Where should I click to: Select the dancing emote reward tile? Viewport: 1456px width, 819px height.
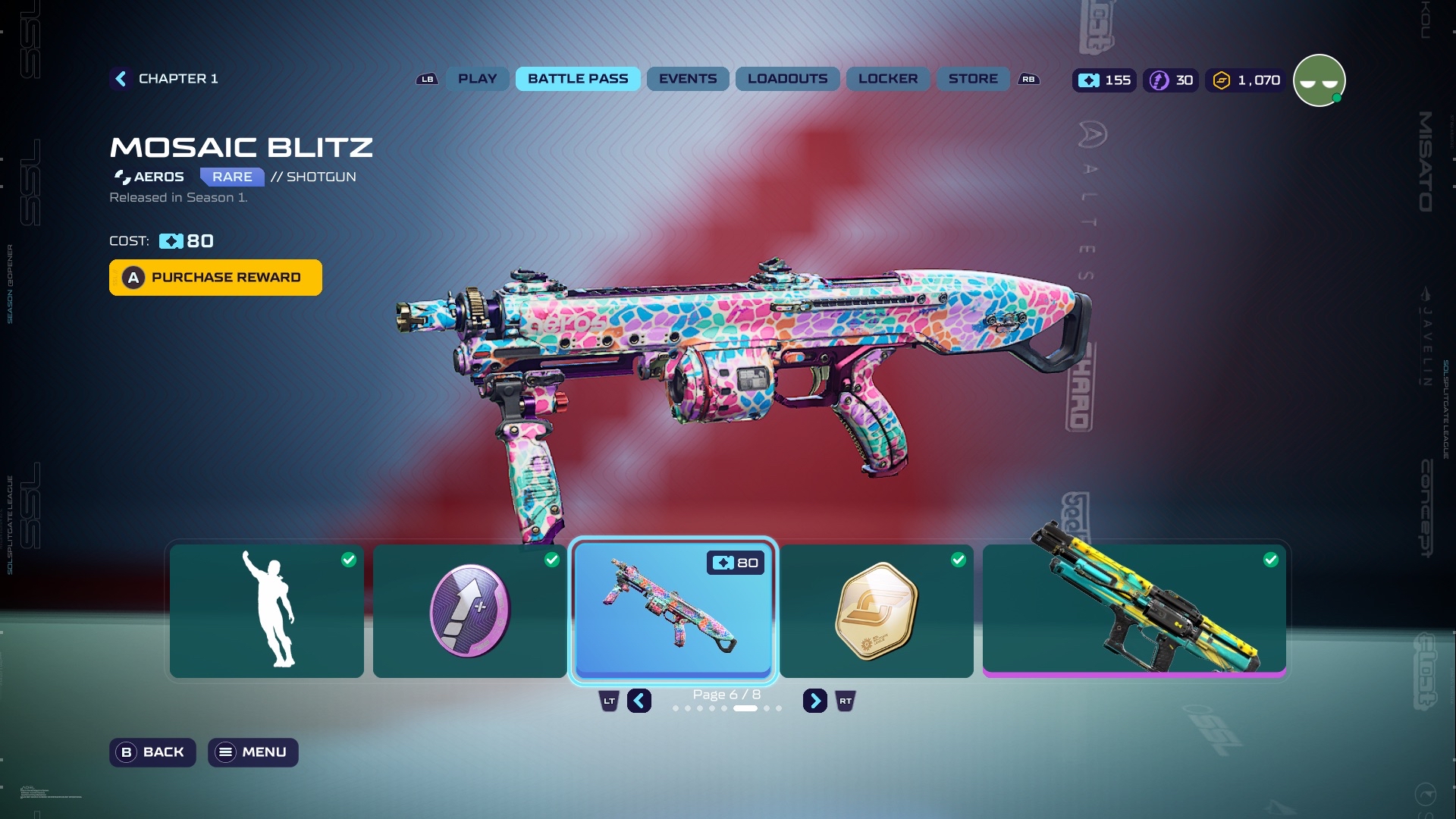click(x=266, y=610)
